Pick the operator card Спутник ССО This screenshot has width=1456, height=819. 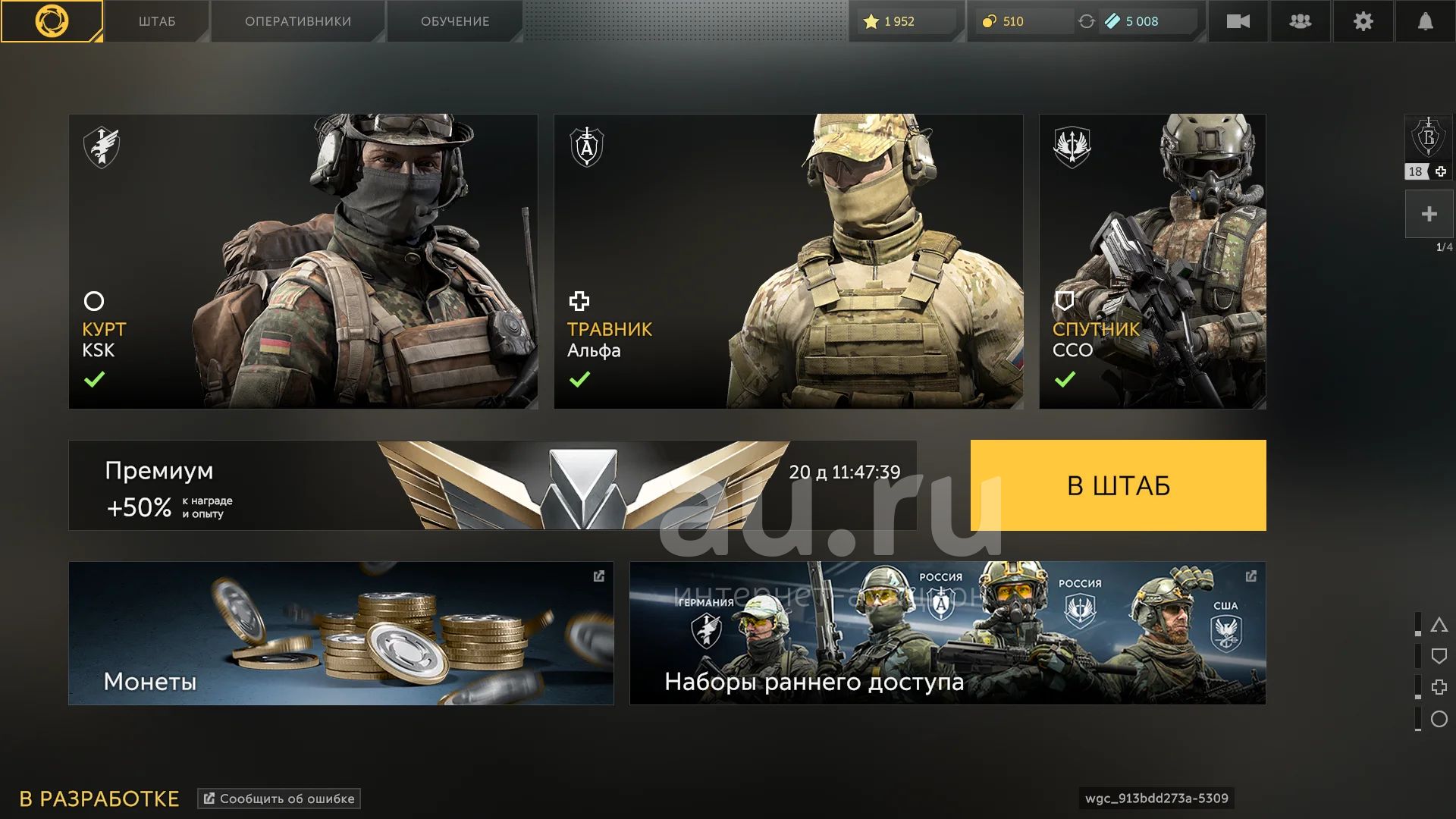point(1152,262)
